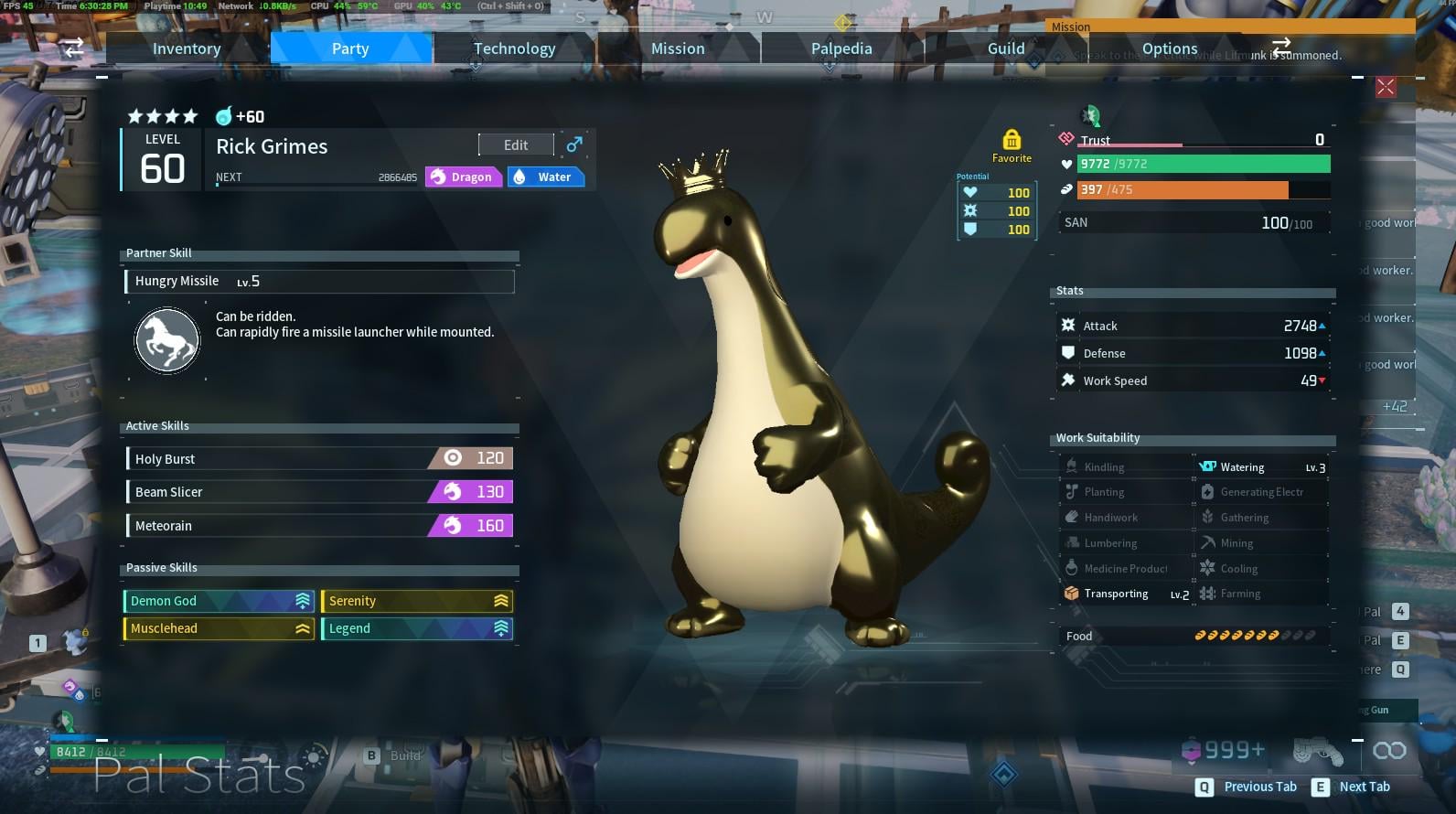
Task: Inspect the Demon God passive skill
Action: (219, 601)
